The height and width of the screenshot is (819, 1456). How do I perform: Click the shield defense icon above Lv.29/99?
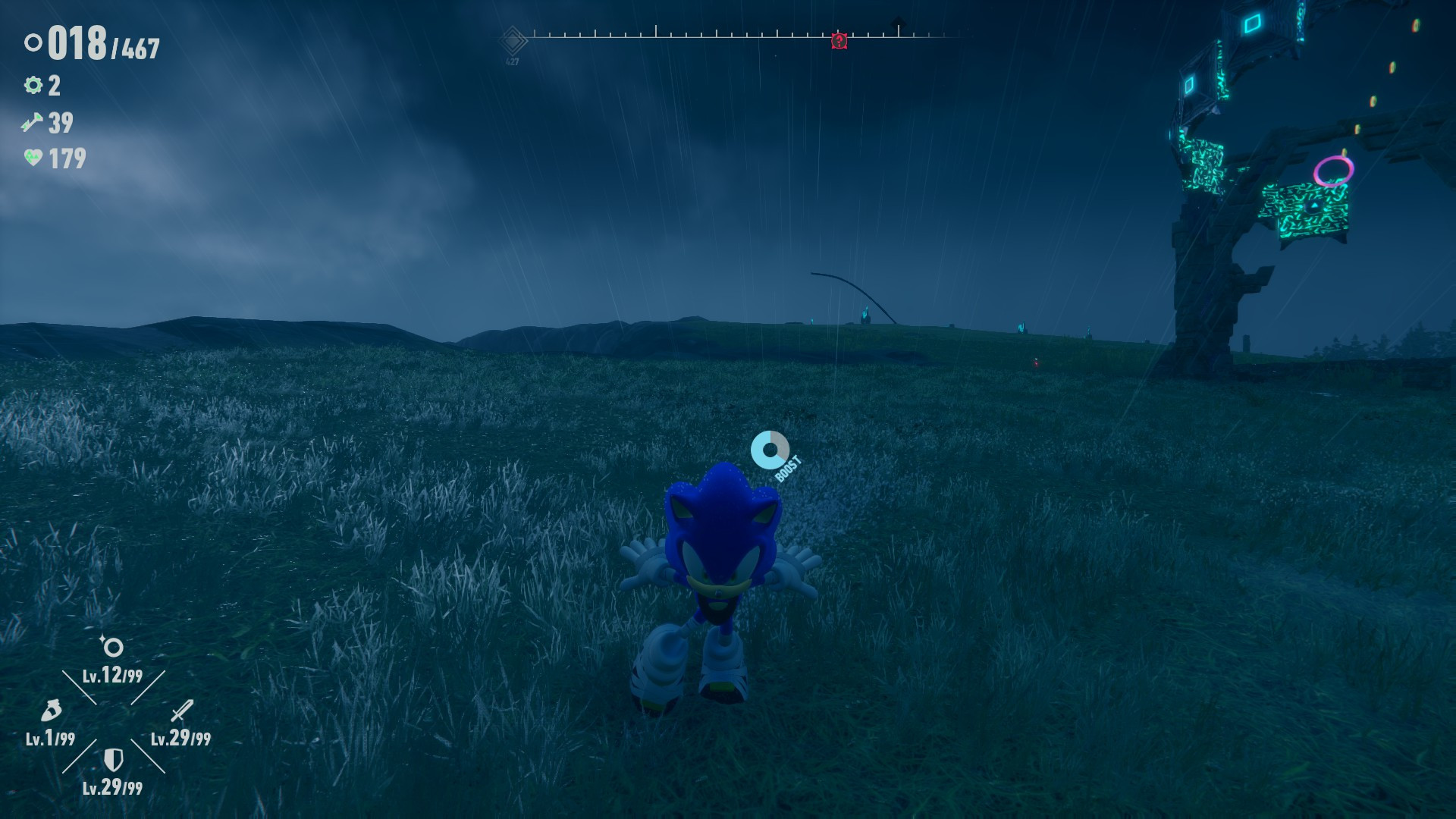point(114,758)
